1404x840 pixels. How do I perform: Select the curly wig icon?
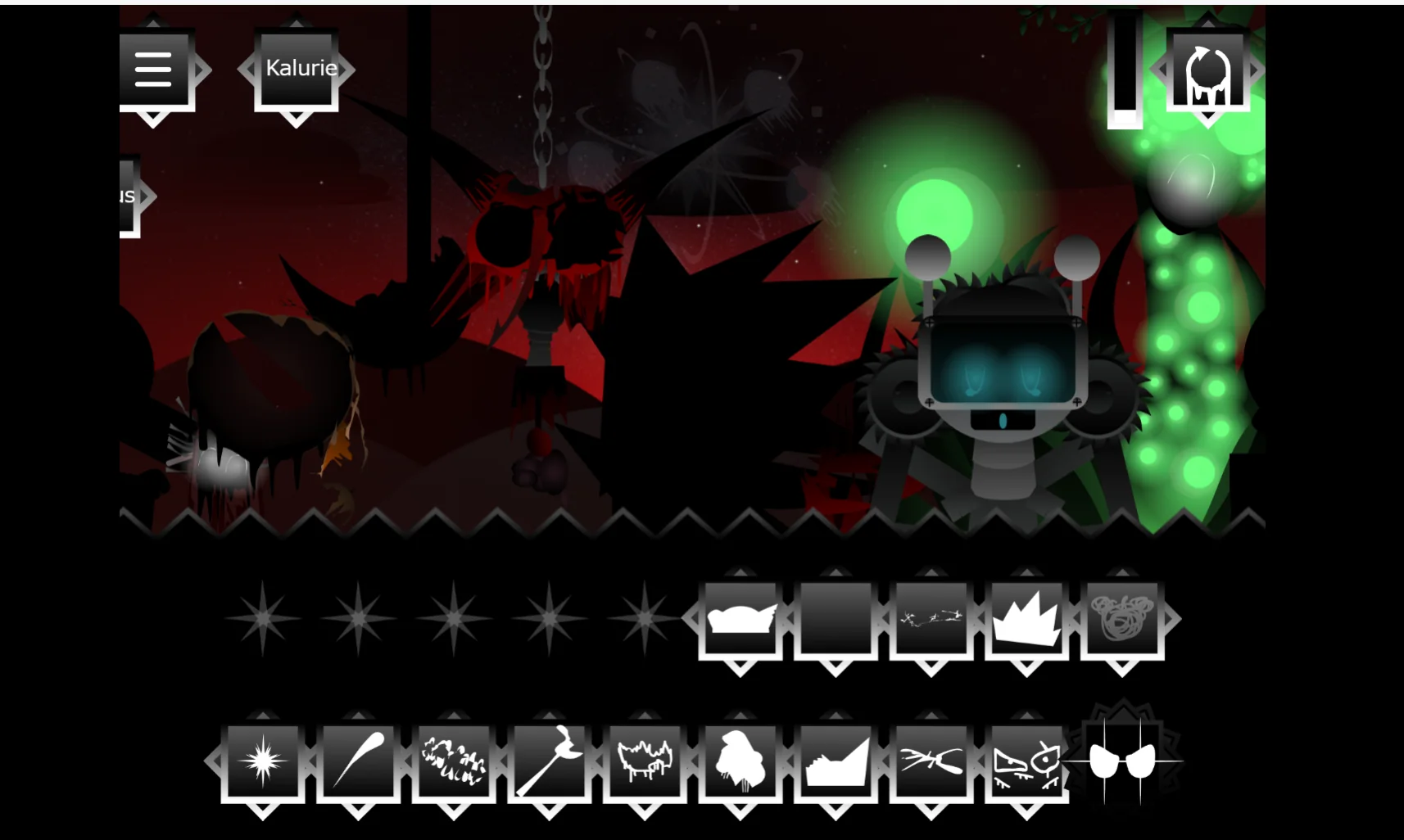click(x=1122, y=618)
